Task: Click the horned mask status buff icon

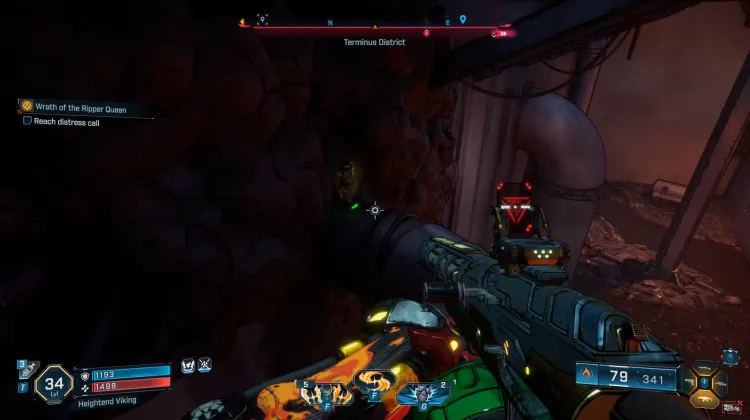Action: pyautogui.click(x=187, y=367)
